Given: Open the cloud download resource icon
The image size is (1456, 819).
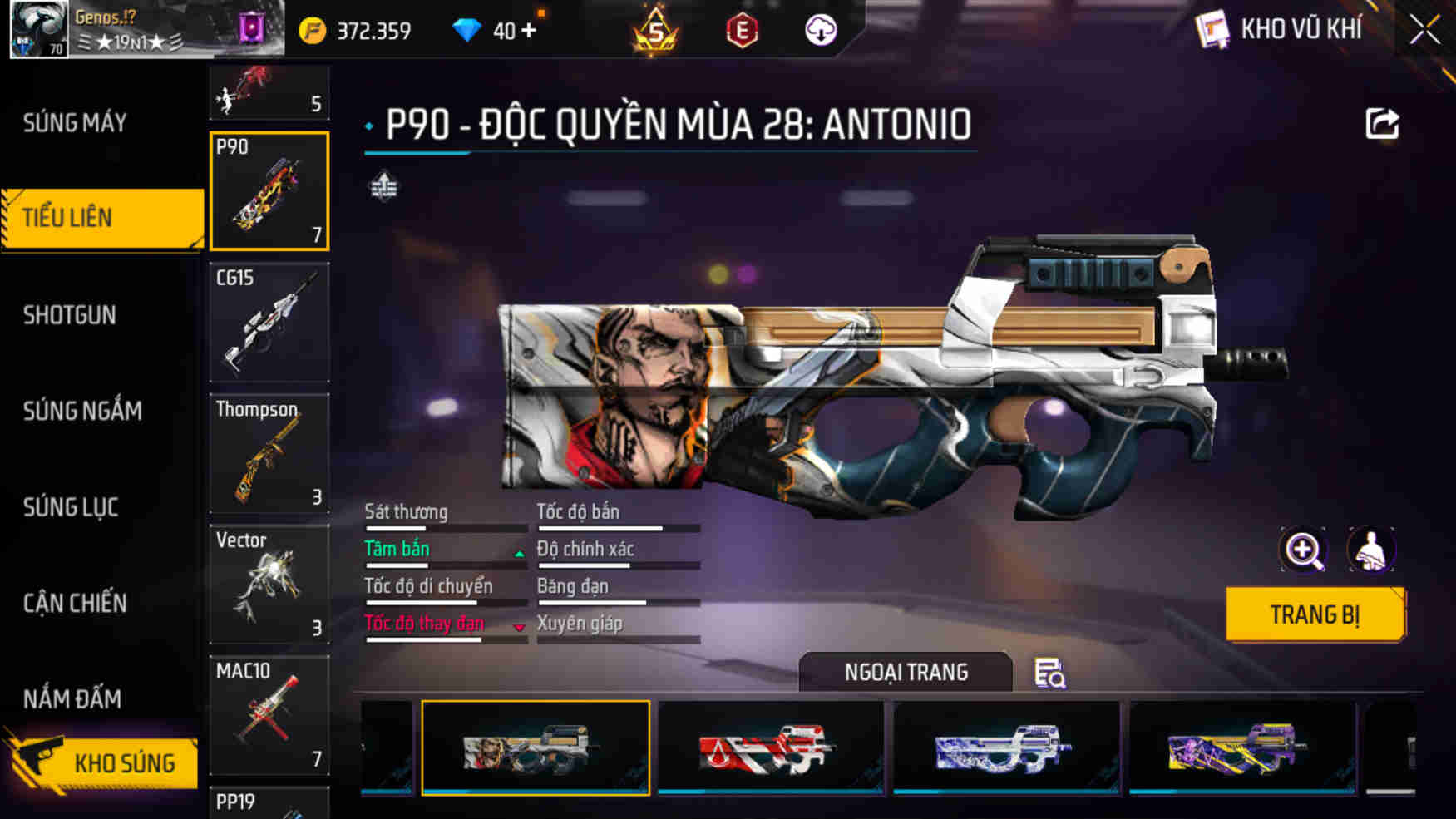Looking at the screenshot, I should point(822,30).
